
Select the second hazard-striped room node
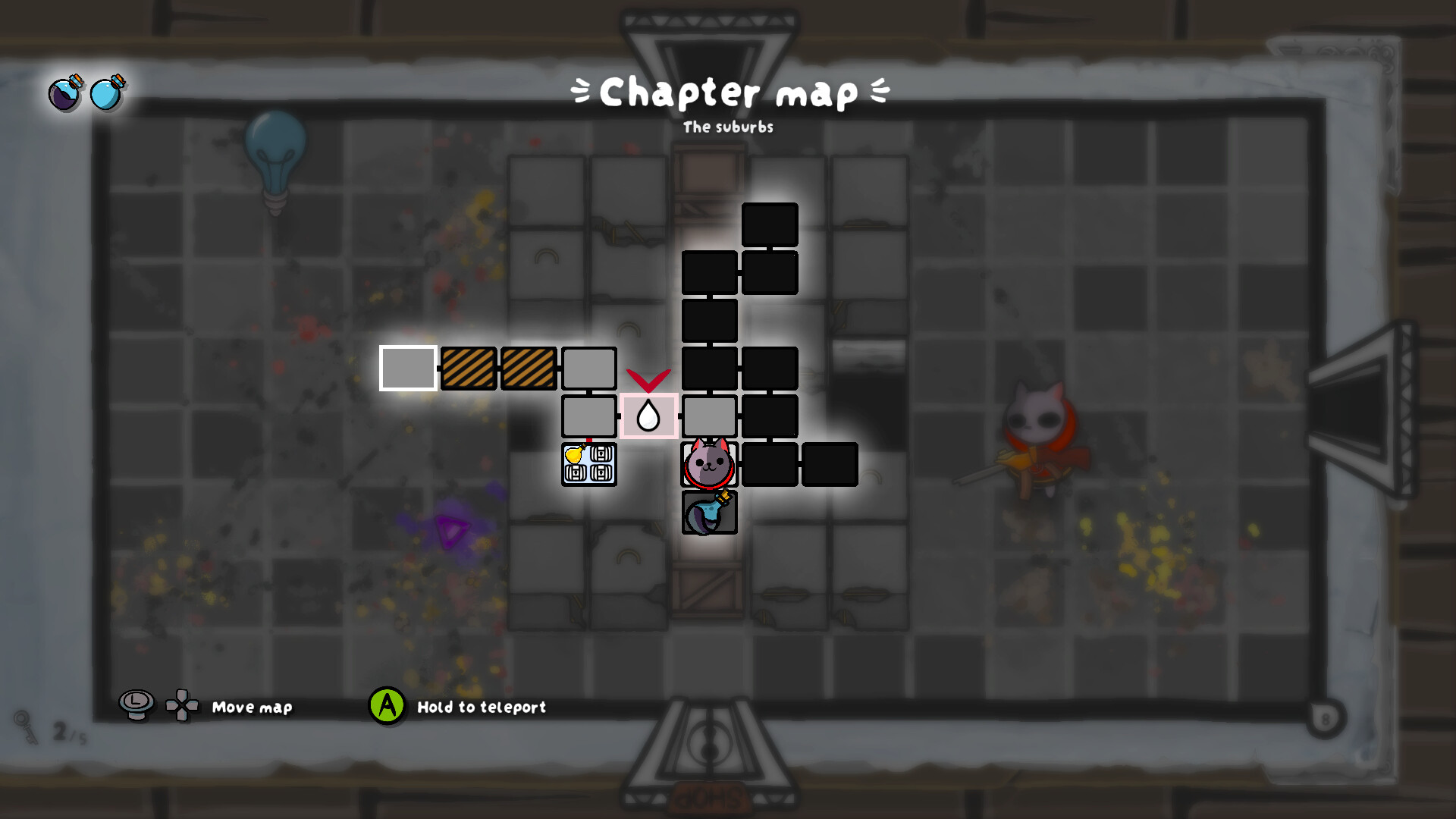pos(529,369)
